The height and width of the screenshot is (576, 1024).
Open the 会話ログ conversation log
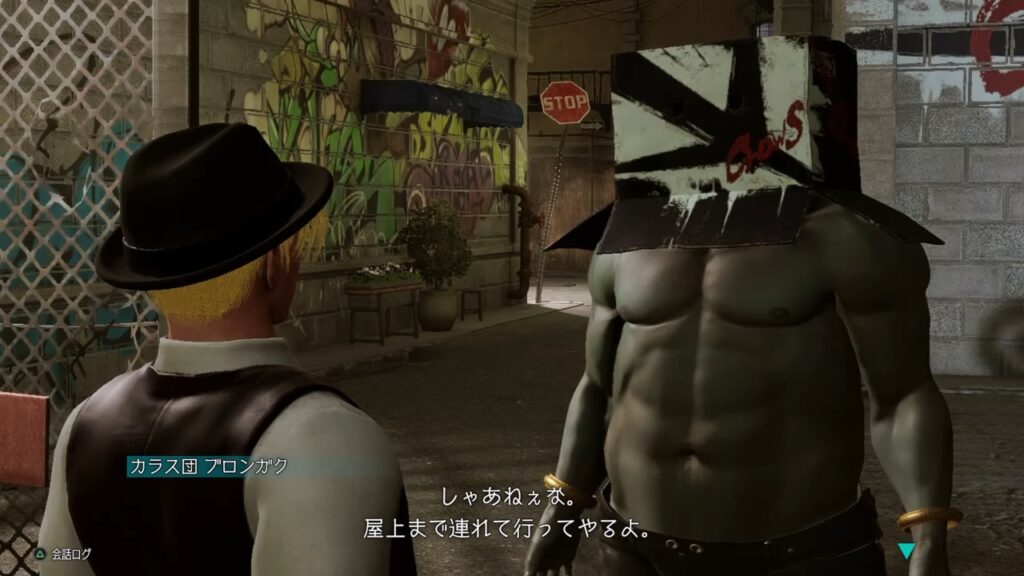63,551
